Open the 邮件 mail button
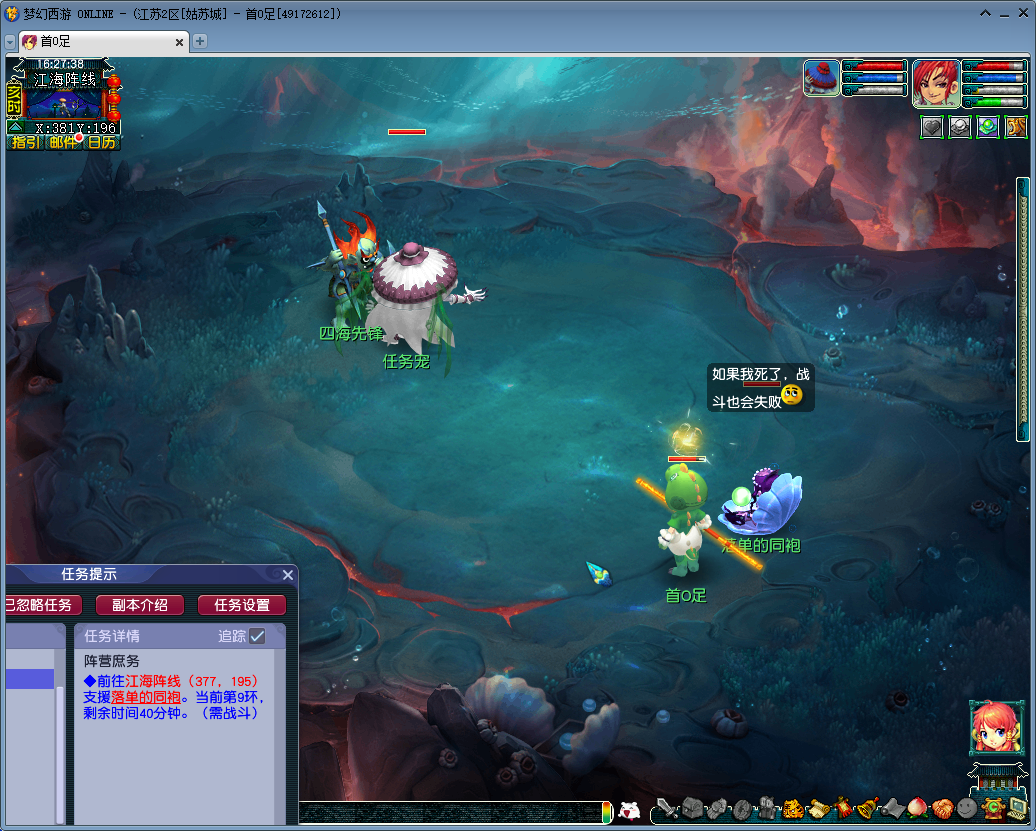Viewport: 1036px width, 831px height. pyautogui.click(x=63, y=142)
